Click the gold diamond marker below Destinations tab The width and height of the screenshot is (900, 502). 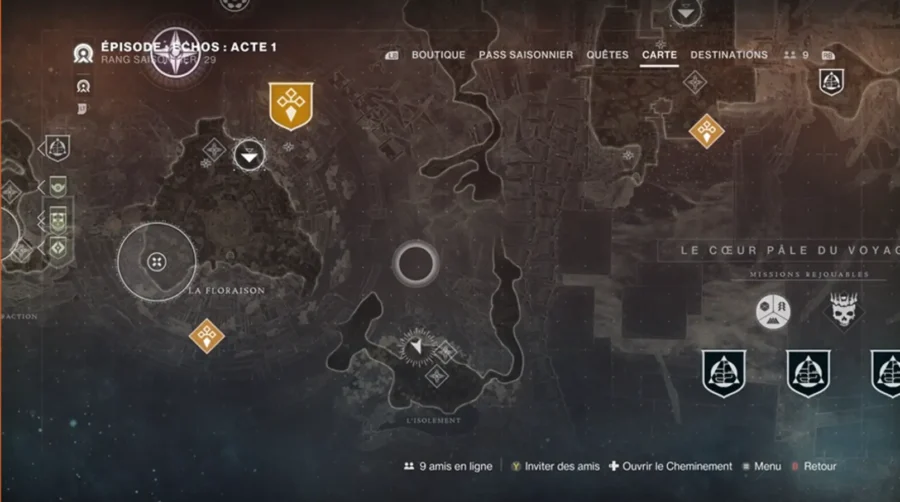coord(706,129)
